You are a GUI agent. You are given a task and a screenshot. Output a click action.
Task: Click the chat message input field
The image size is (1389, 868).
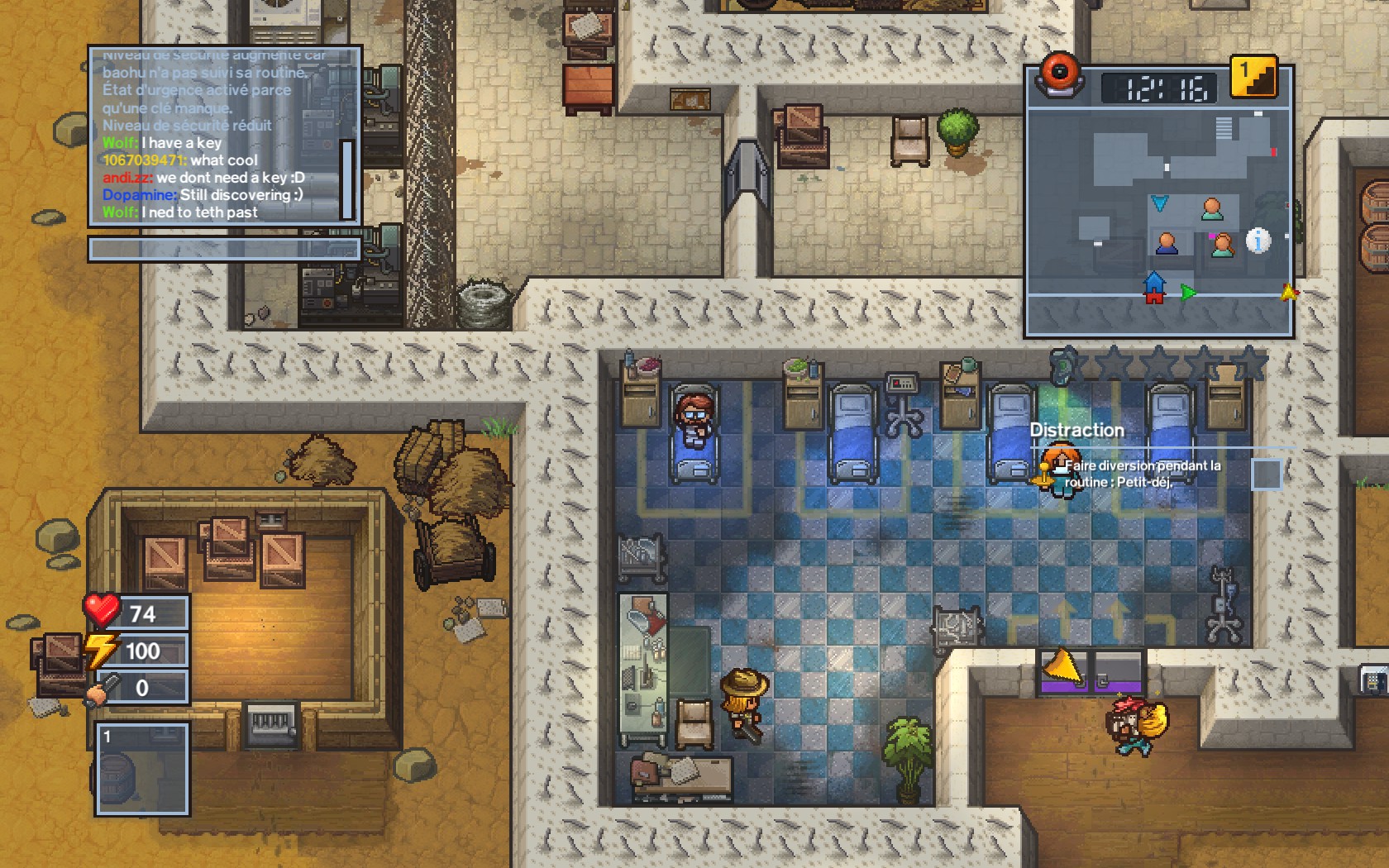pos(224,249)
